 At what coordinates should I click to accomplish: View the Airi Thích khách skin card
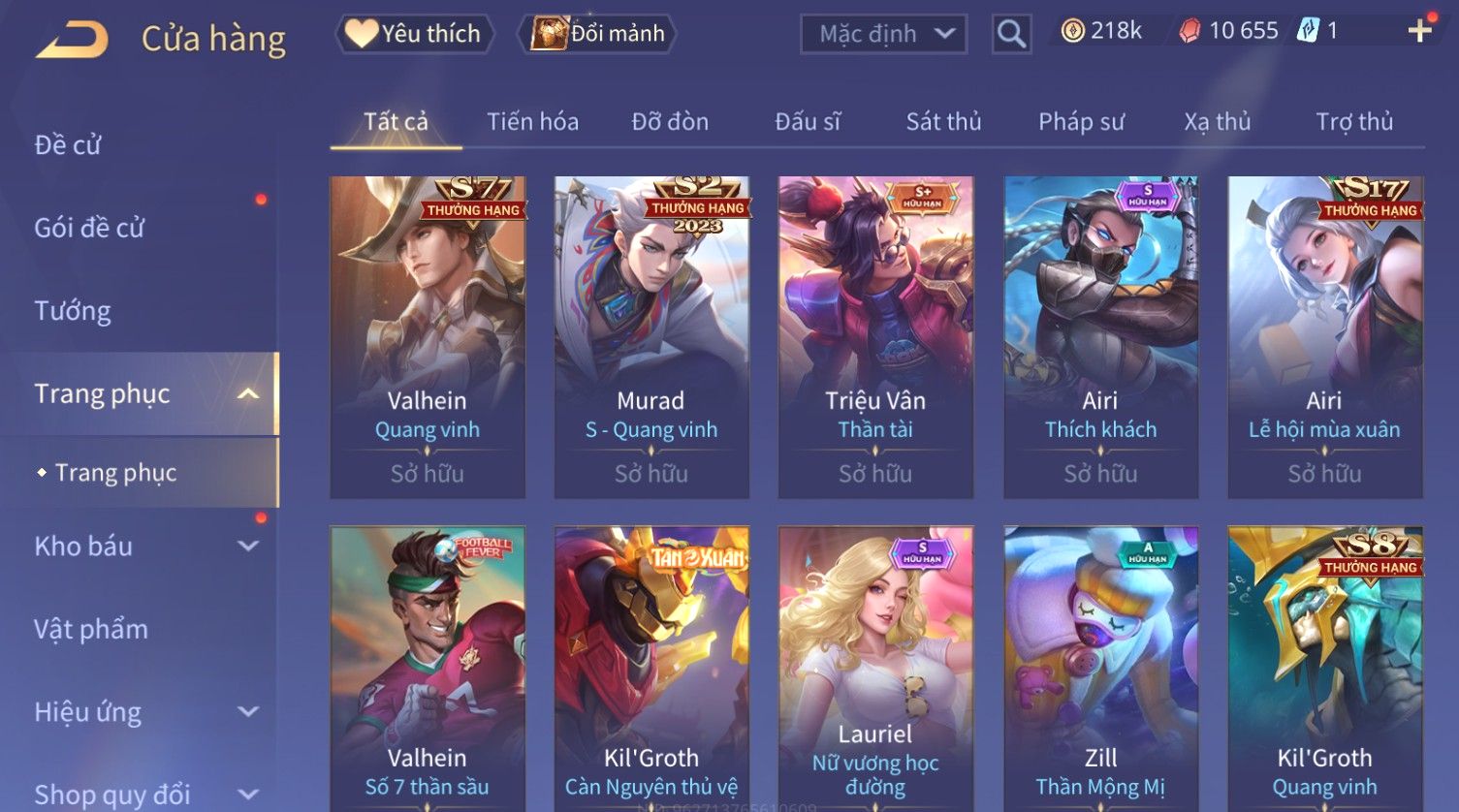pyautogui.click(x=1100, y=337)
